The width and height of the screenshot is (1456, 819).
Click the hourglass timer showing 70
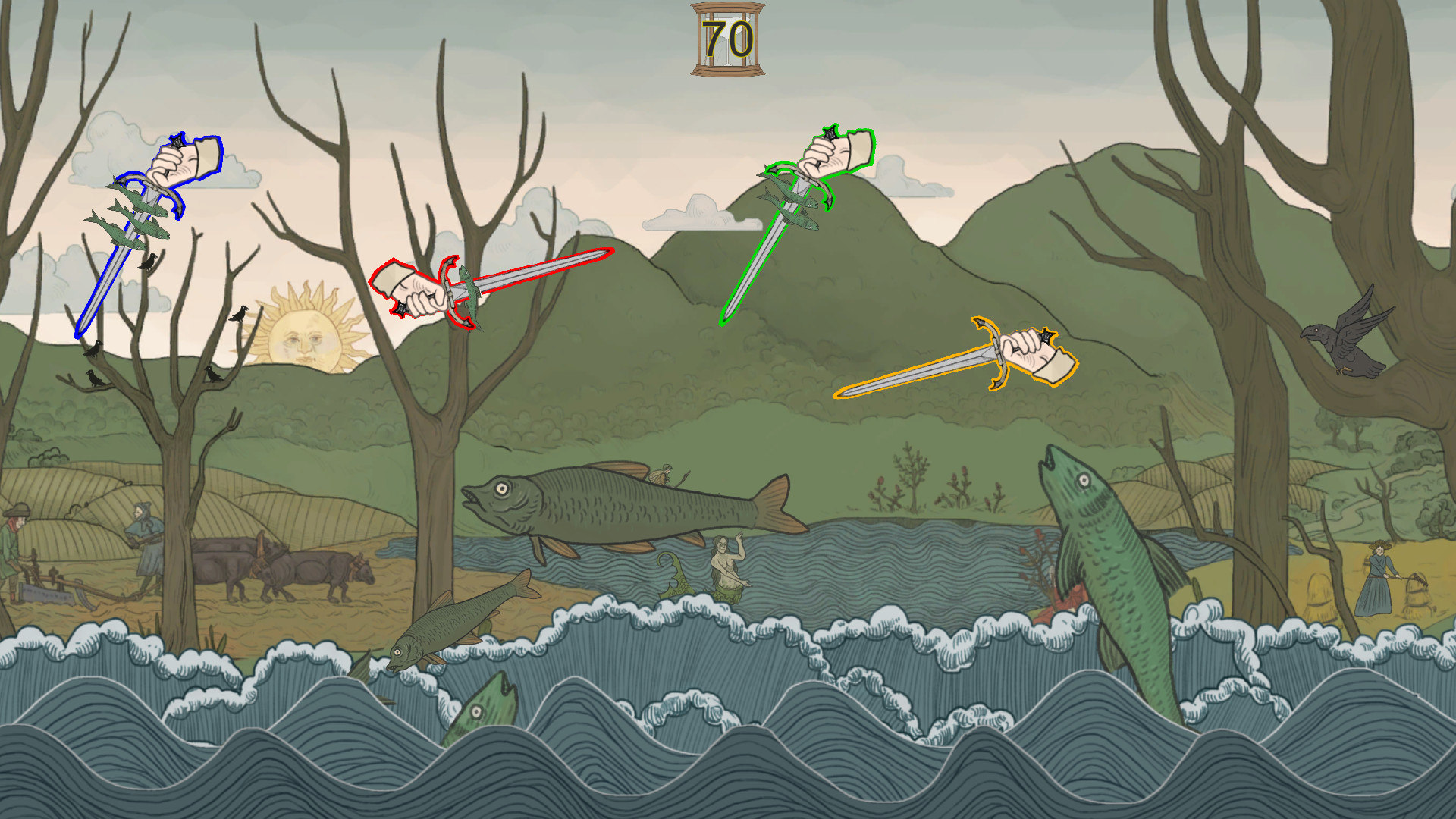click(x=726, y=38)
